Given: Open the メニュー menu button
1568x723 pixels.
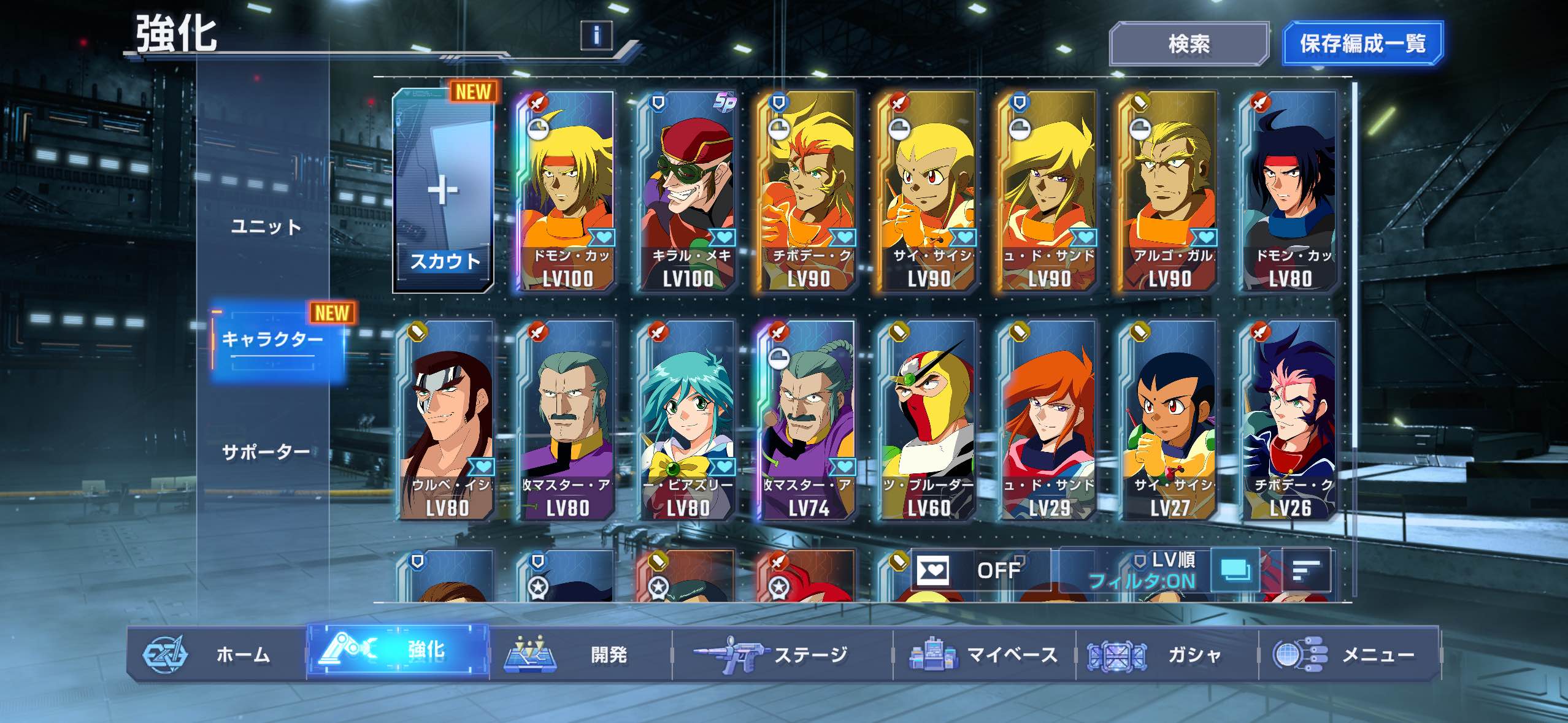Looking at the screenshot, I should pos(1348,654).
